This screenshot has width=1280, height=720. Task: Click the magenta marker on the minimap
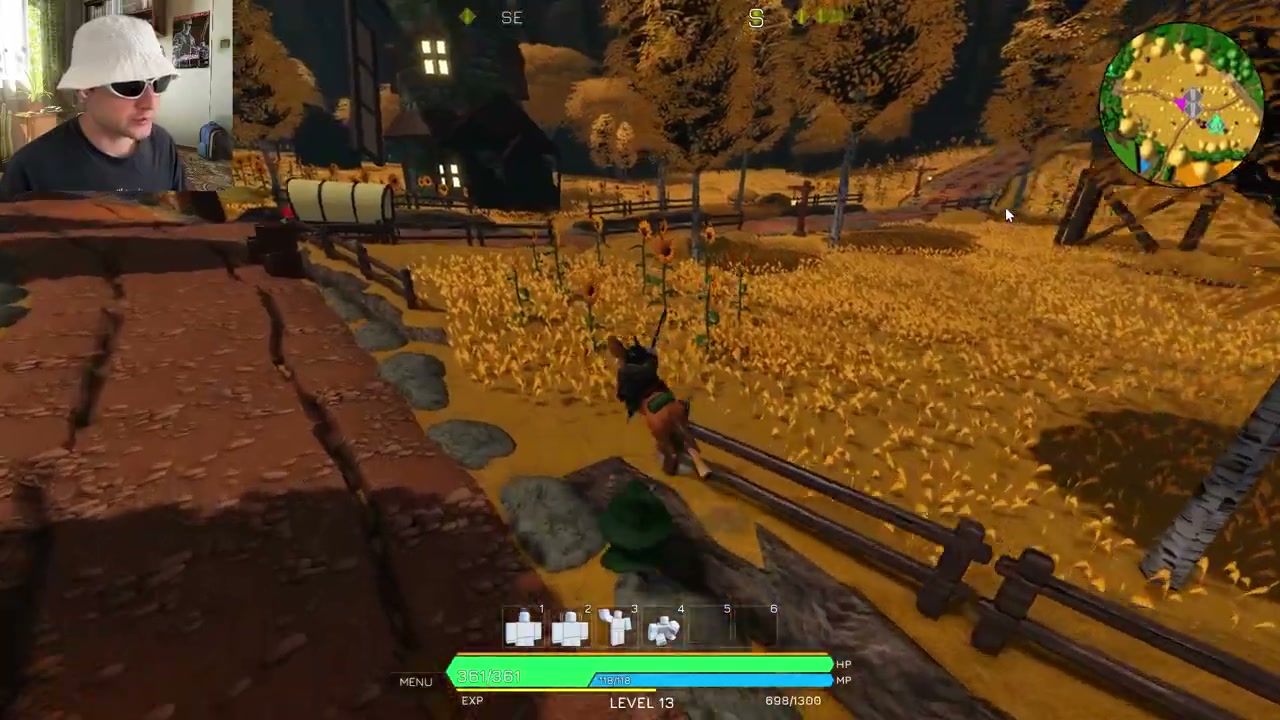coord(1182,103)
